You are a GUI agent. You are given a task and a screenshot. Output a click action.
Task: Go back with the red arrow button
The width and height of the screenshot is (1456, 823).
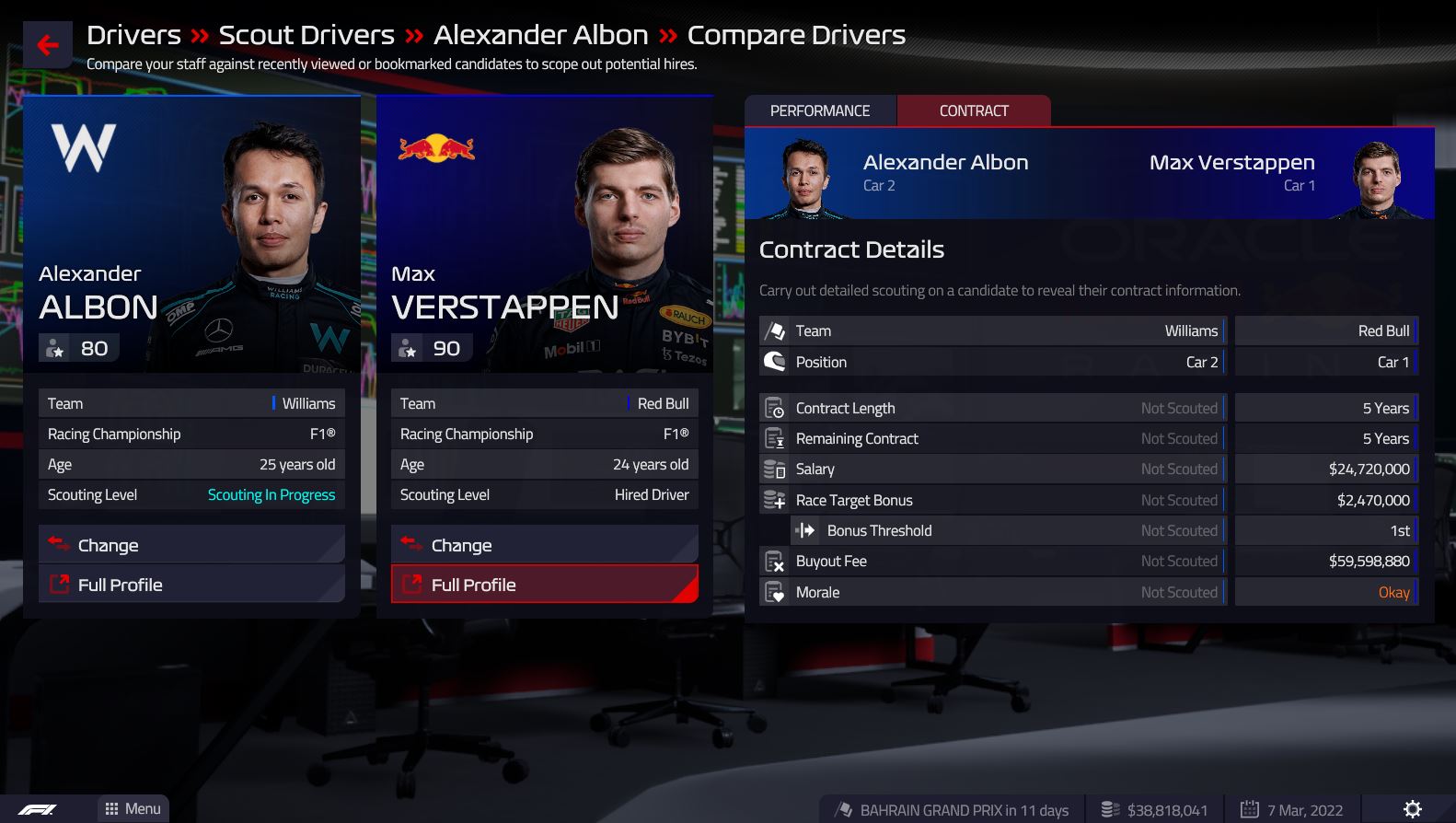pos(47,45)
